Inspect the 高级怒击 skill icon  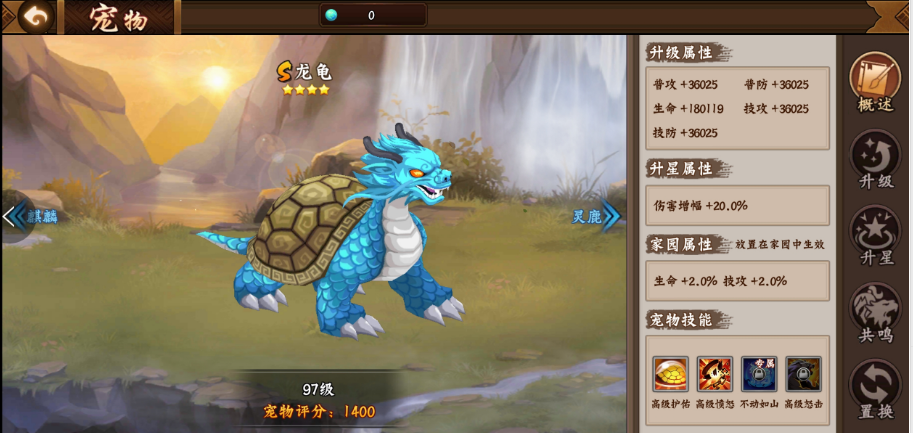(x=803, y=374)
